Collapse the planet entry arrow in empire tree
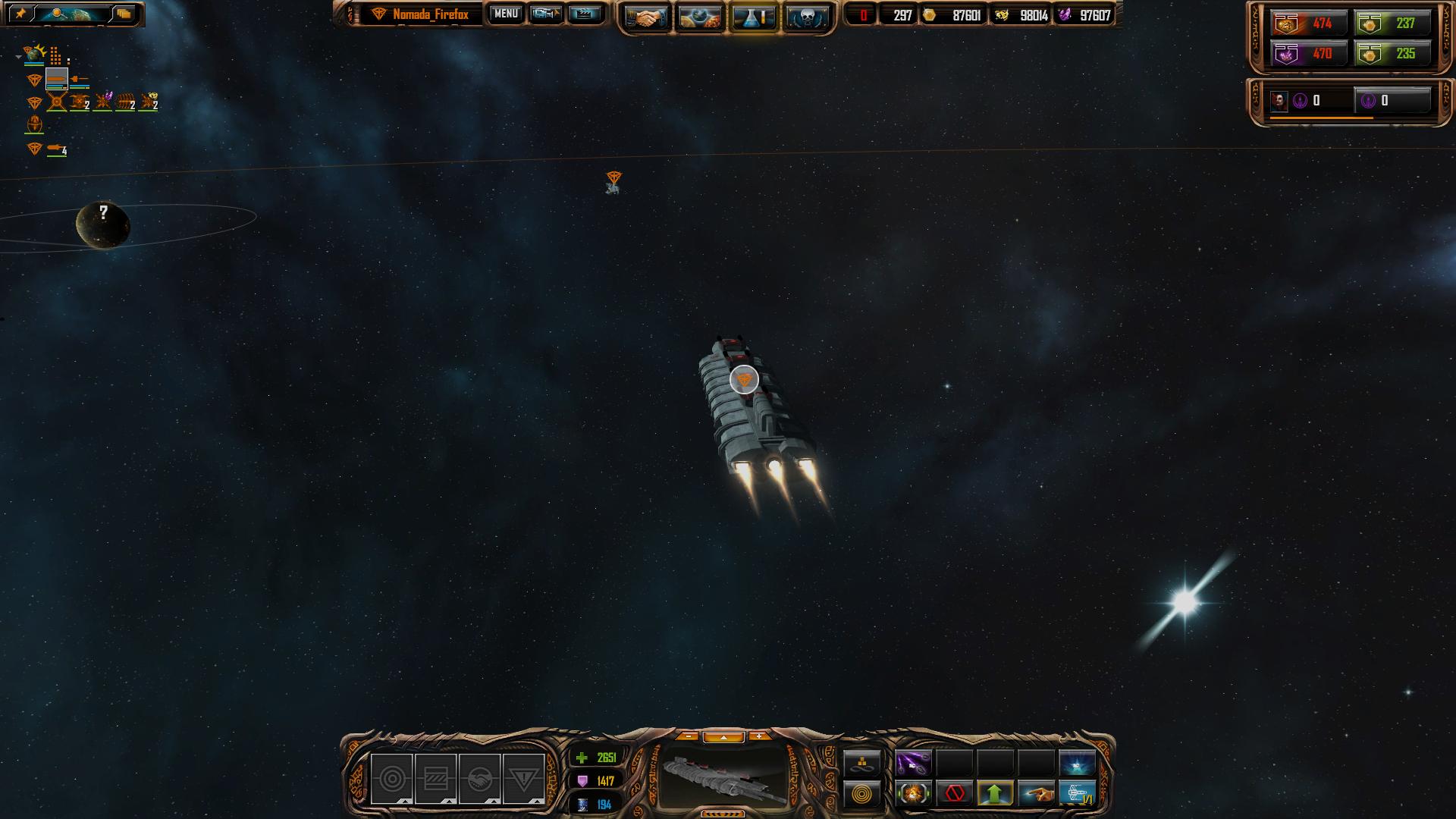 click(18, 56)
